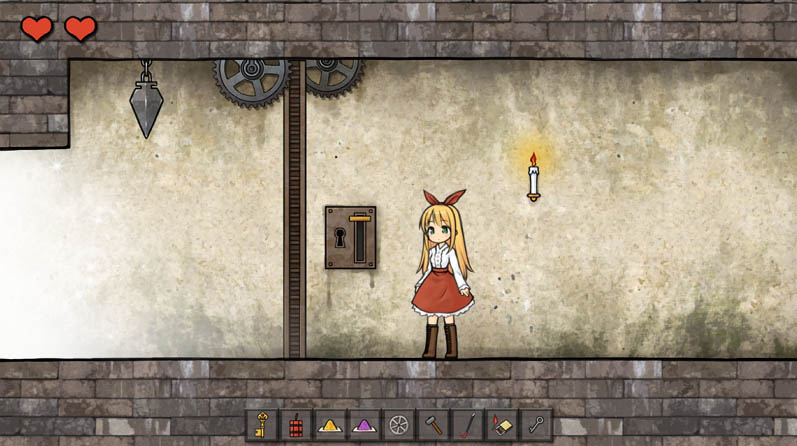
Task: Select the golden key inventory slot
Action: tap(263, 424)
